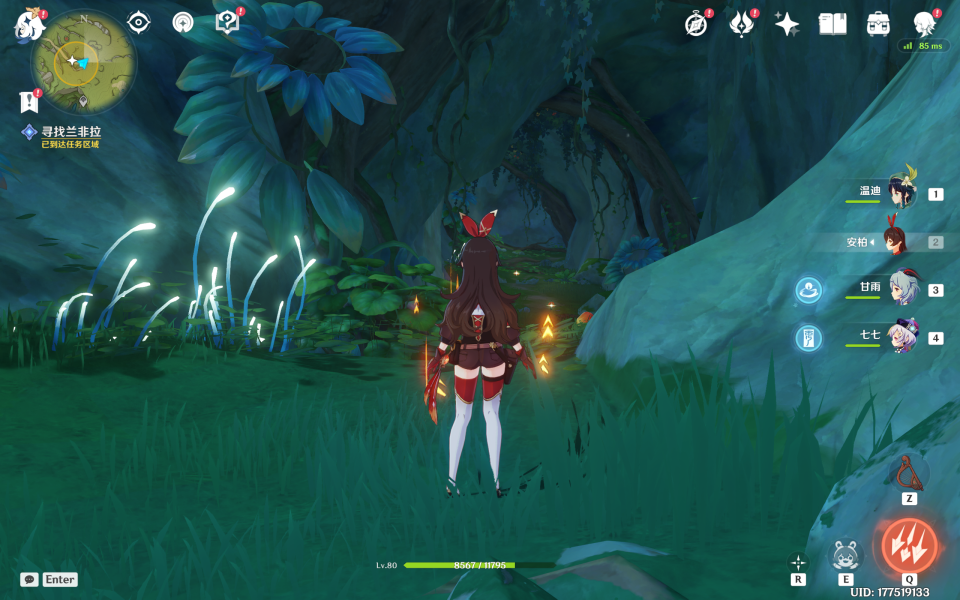Open the four-point star Wish icon
The height and width of the screenshot is (600, 960).
pyautogui.click(x=787, y=24)
